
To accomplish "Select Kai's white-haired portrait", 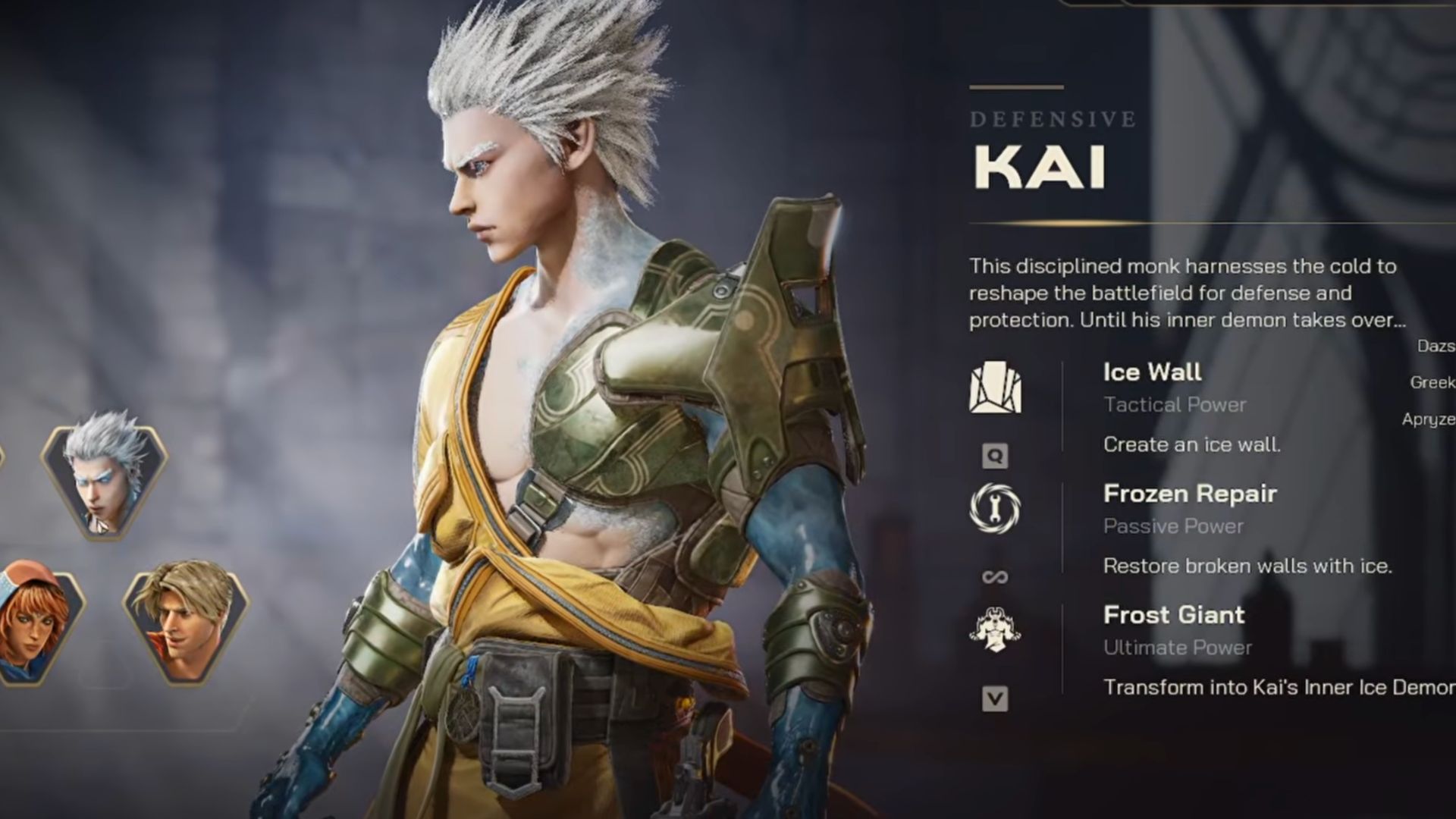I will (x=105, y=475).
